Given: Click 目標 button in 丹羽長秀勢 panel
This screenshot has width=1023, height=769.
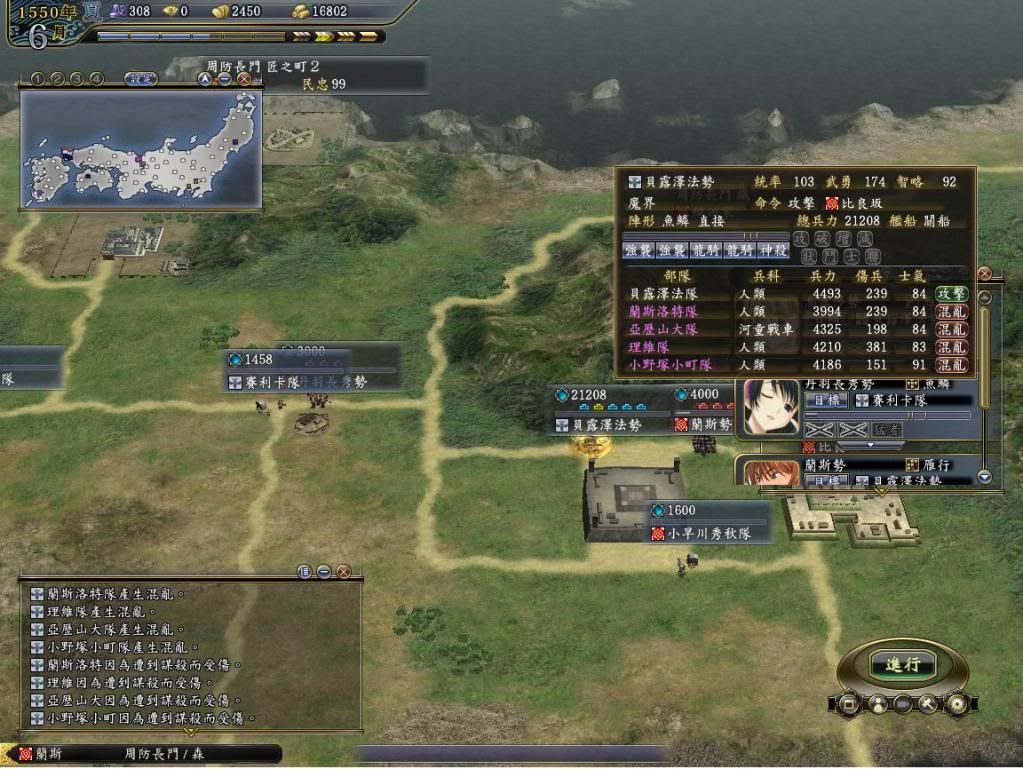Looking at the screenshot, I should tap(826, 400).
